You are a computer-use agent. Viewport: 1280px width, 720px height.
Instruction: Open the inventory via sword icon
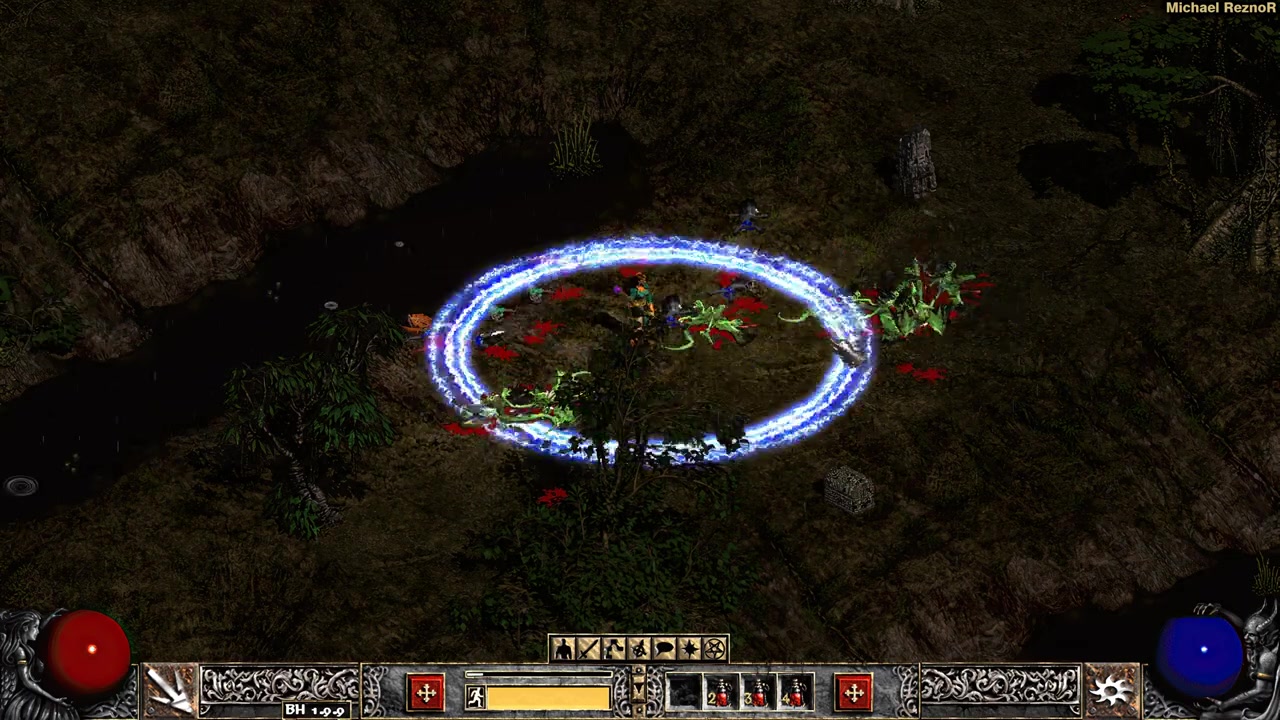(588, 650)
